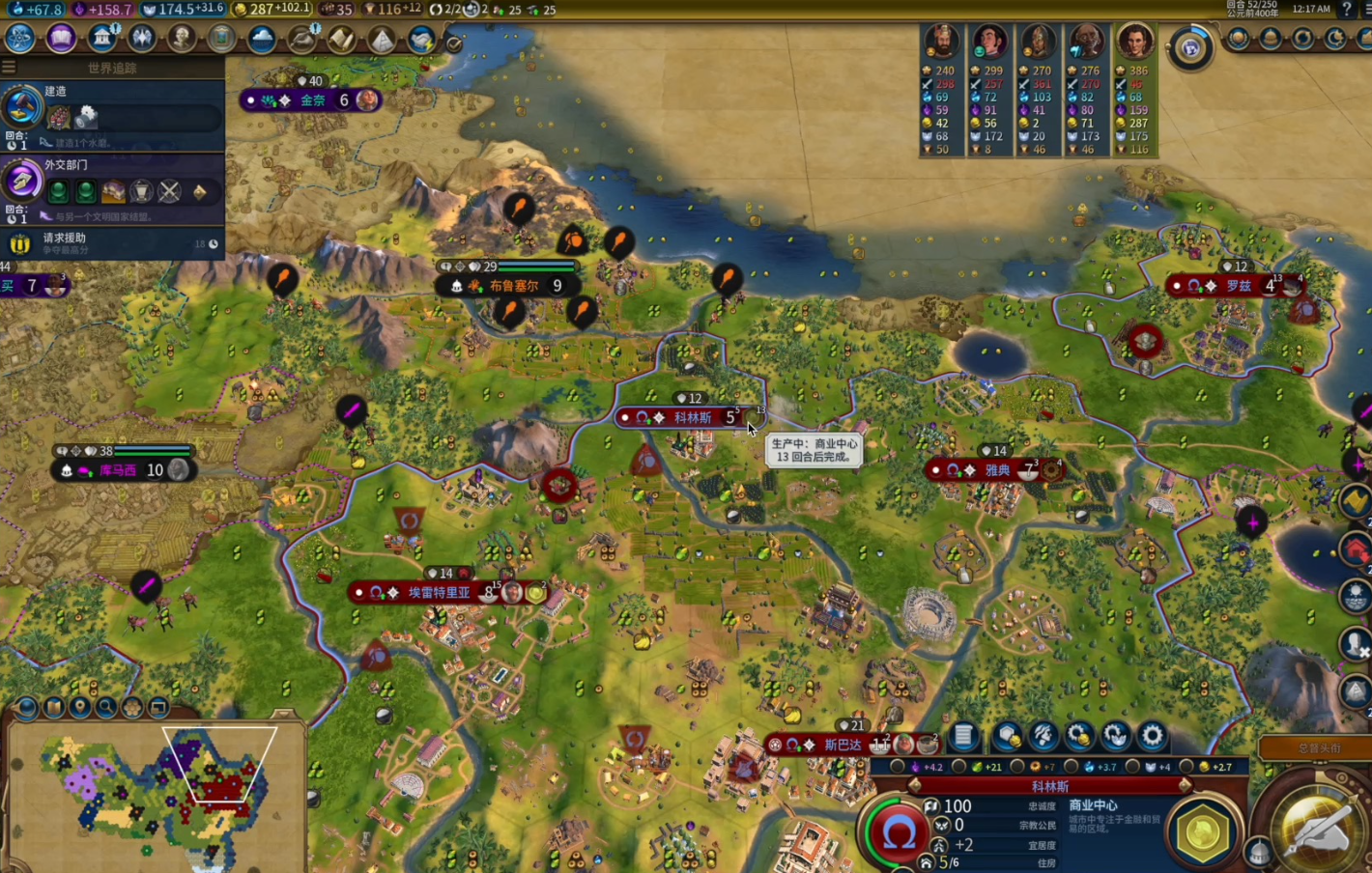
Task: Toggle the World Tracker hamburger menu
Action: tap(9, 68)
